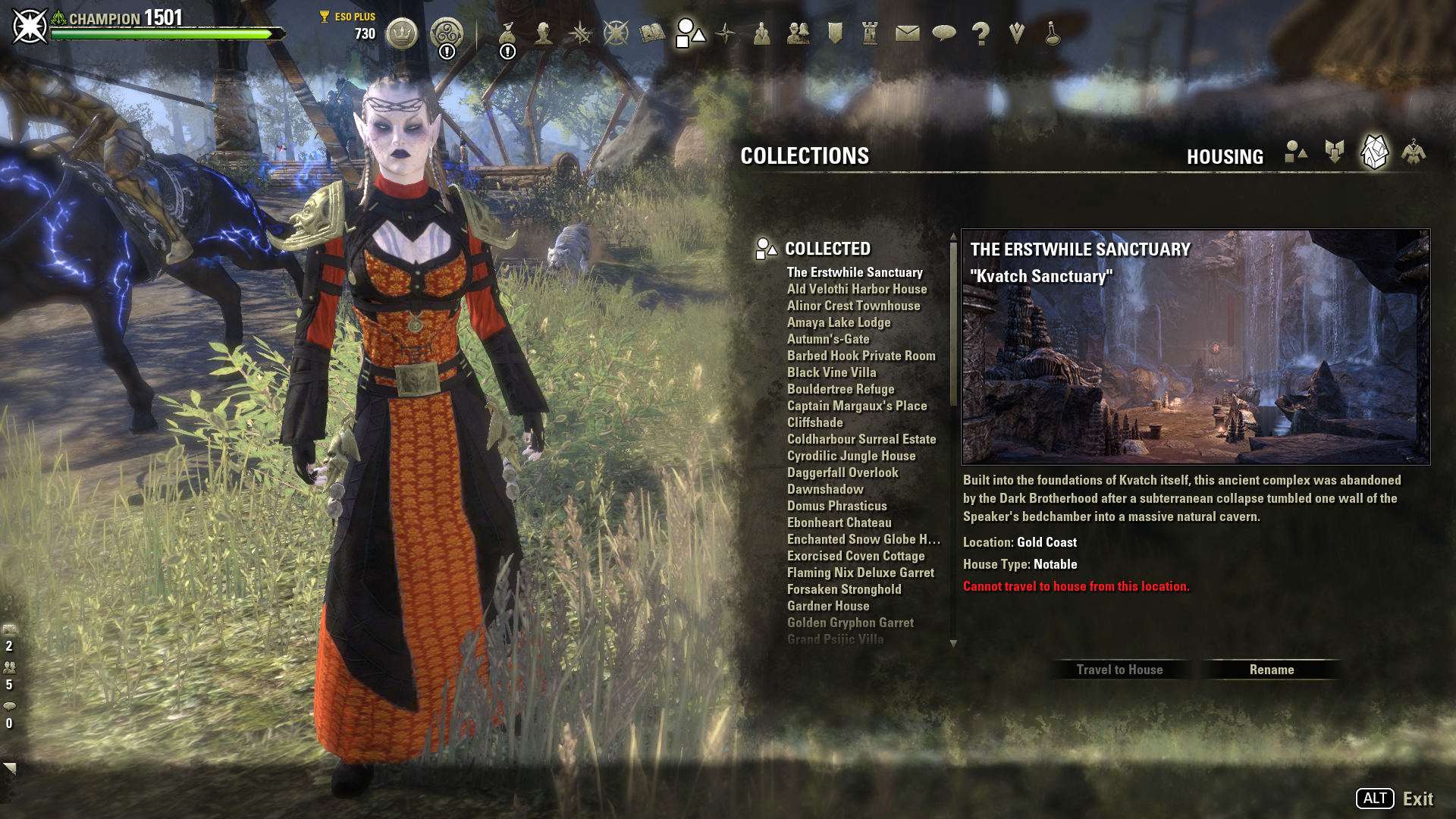1456x819 pixels.
Task: Choose Black Vine Villa in the list
Action: pos(831,372)
